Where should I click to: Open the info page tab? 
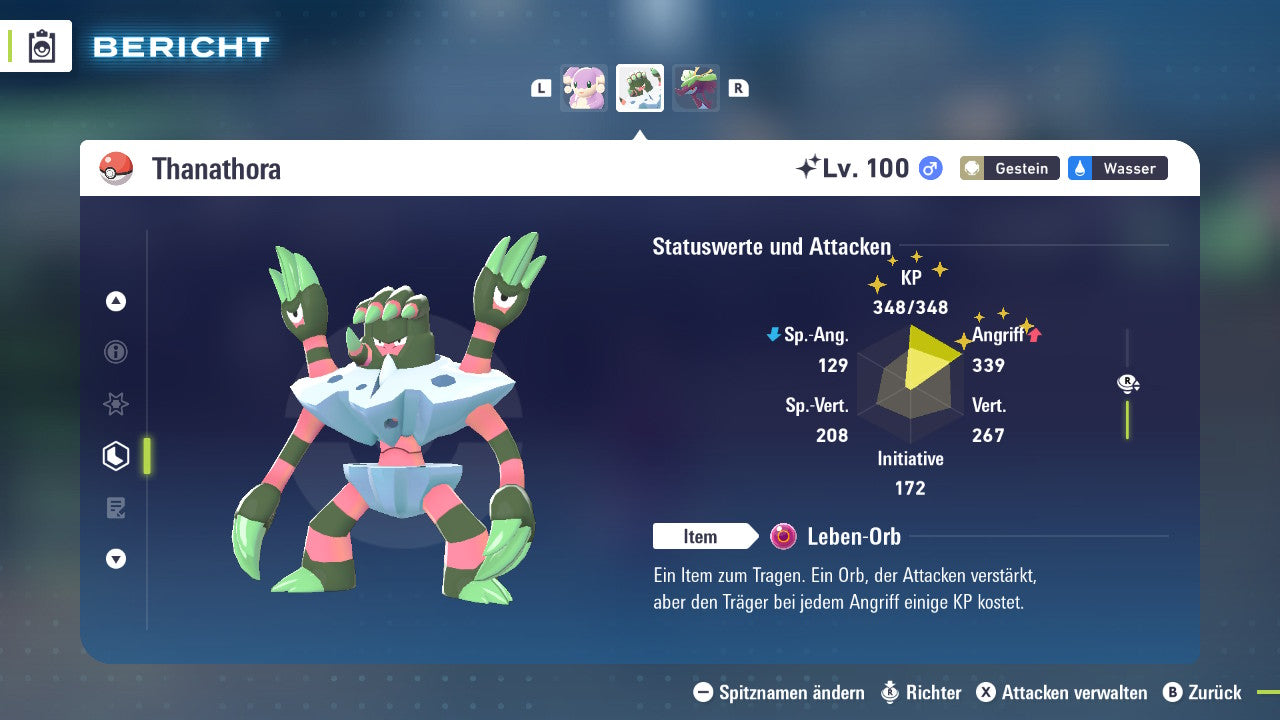coord(116,352)
